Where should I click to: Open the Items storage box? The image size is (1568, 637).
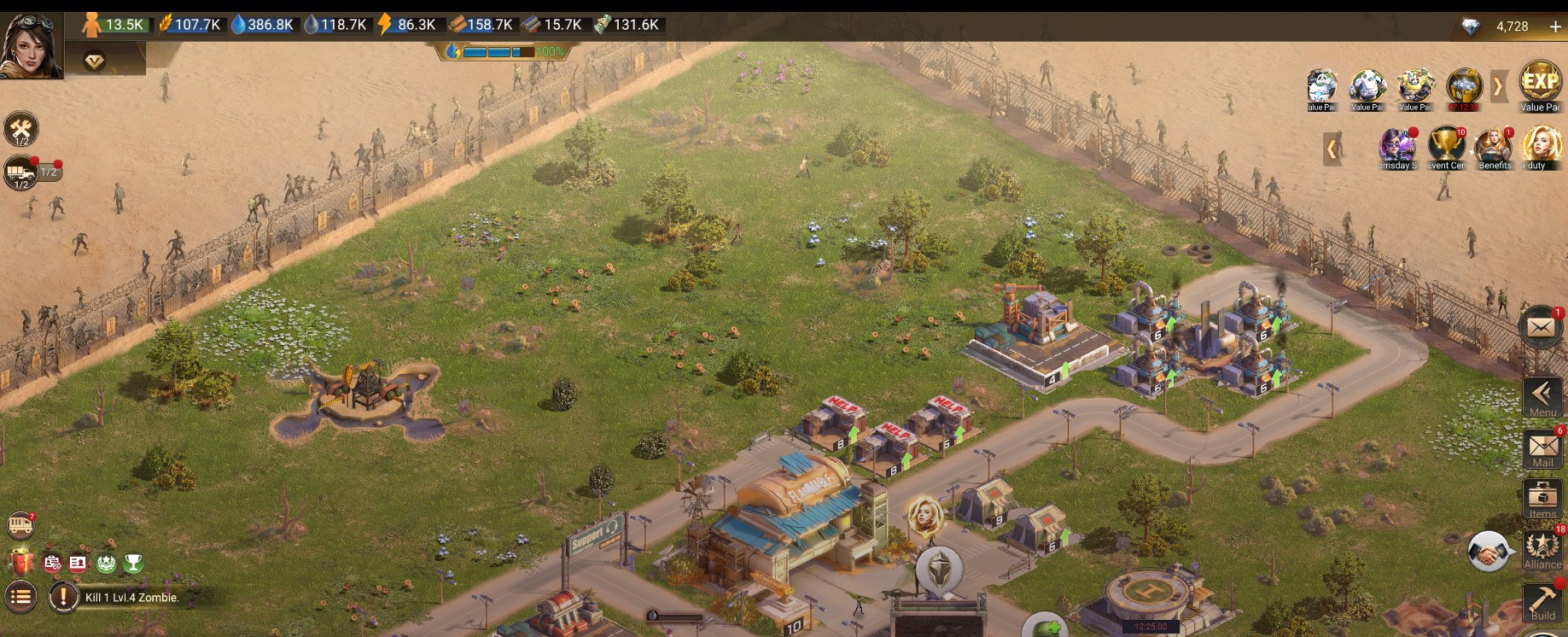(x=1543, y=498)
